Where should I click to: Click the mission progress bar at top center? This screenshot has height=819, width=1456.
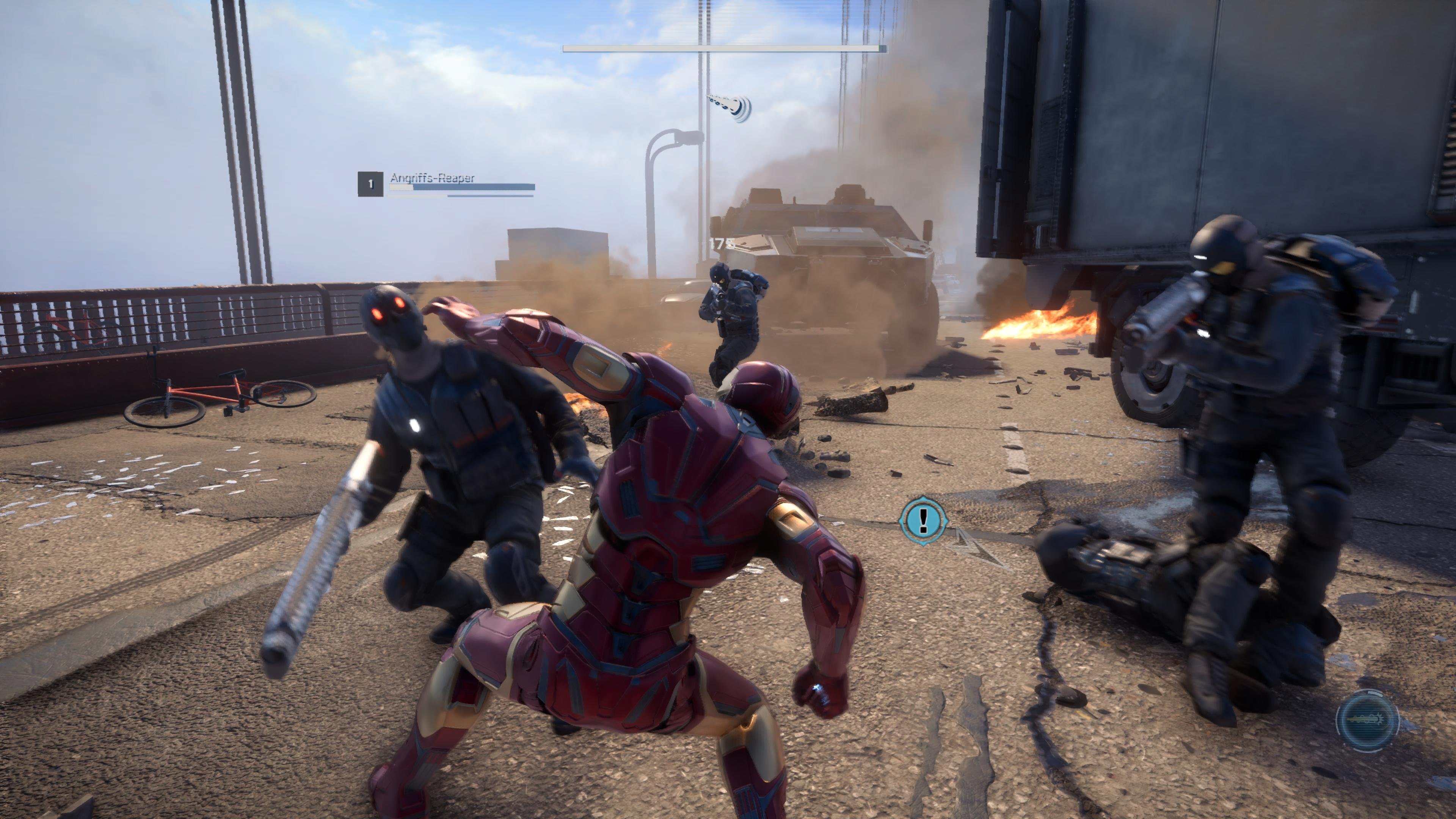pyautogui.click(x=723, y=48)
